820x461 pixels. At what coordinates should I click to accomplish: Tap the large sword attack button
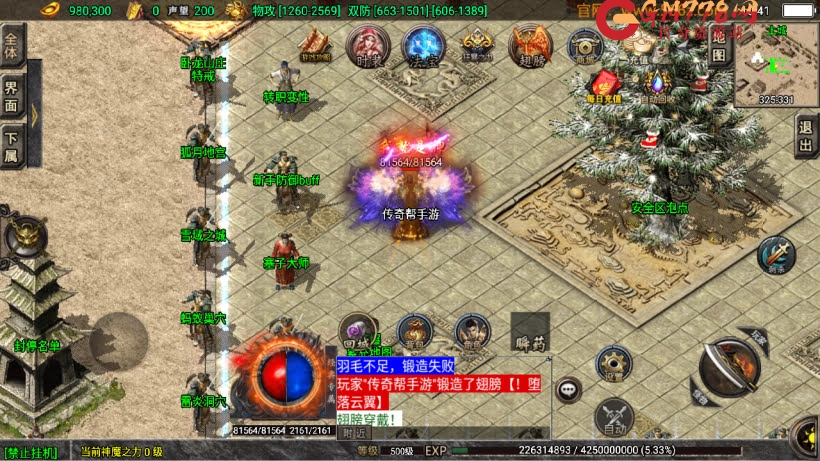tap(728, 367)
